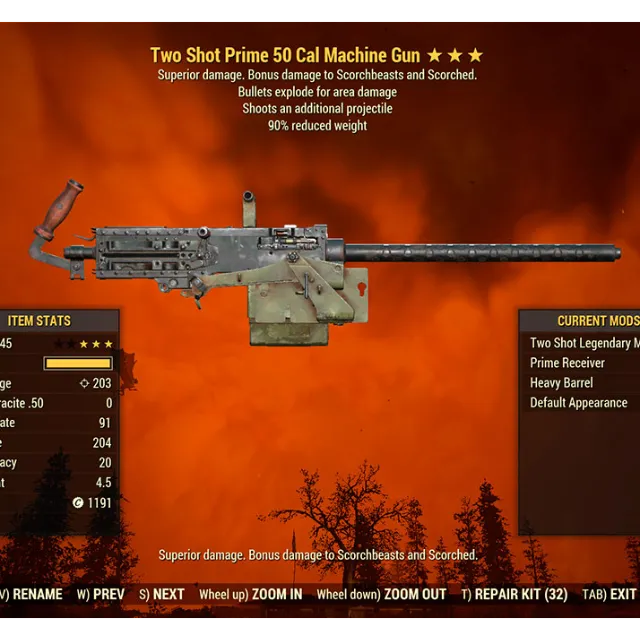
Task: Choose ZOOM IN on the weapon
Action: coord(251,594)
